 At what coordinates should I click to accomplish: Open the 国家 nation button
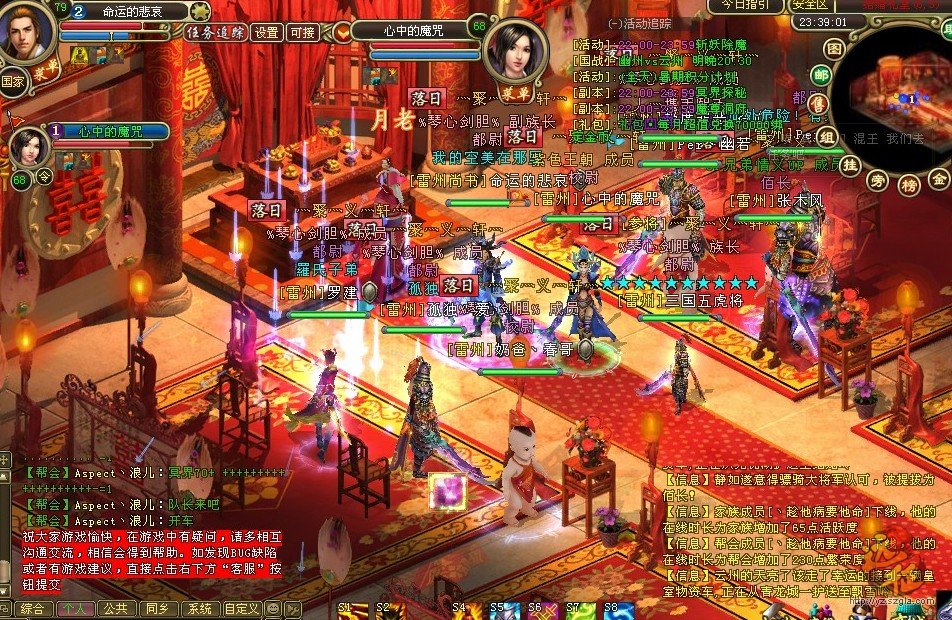12,80
